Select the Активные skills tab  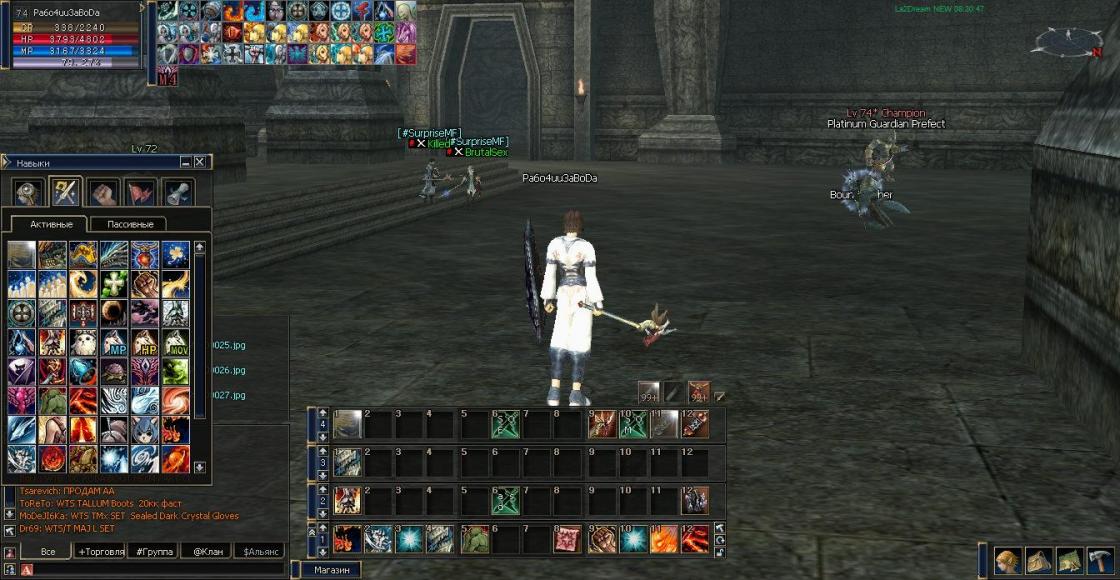point(50,224)
